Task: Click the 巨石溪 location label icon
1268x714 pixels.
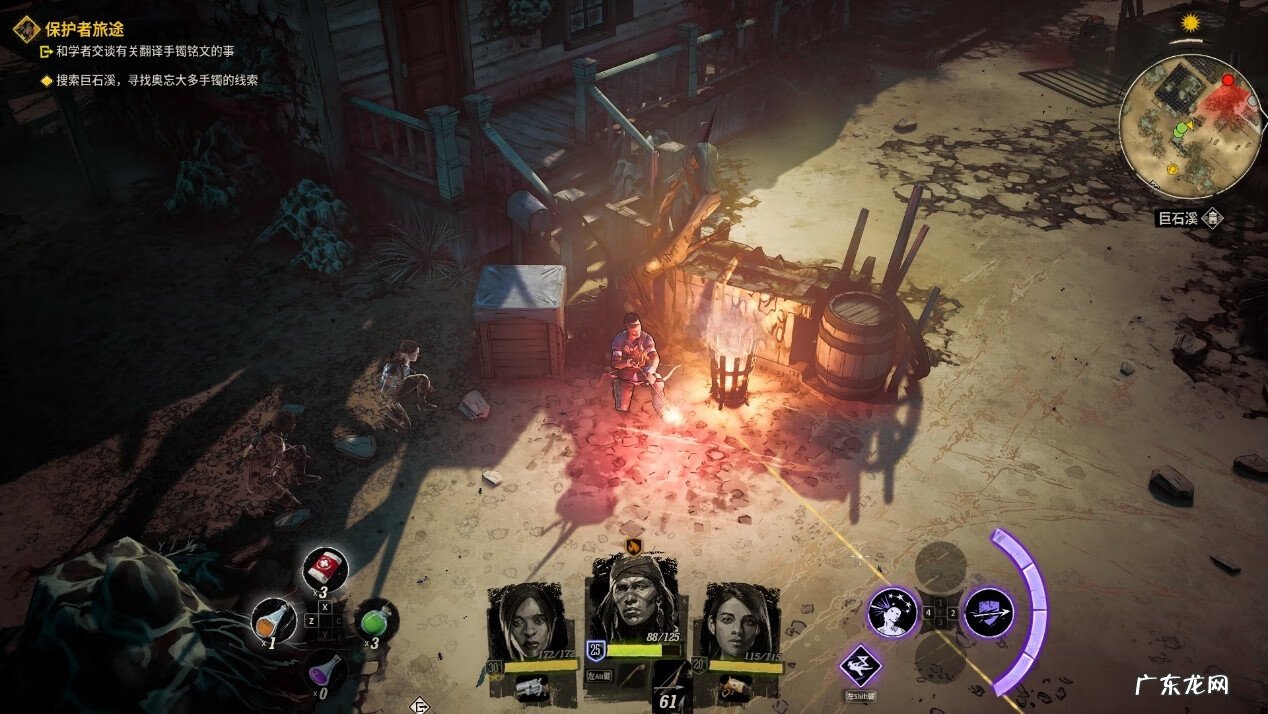Action: (1212, 218)
